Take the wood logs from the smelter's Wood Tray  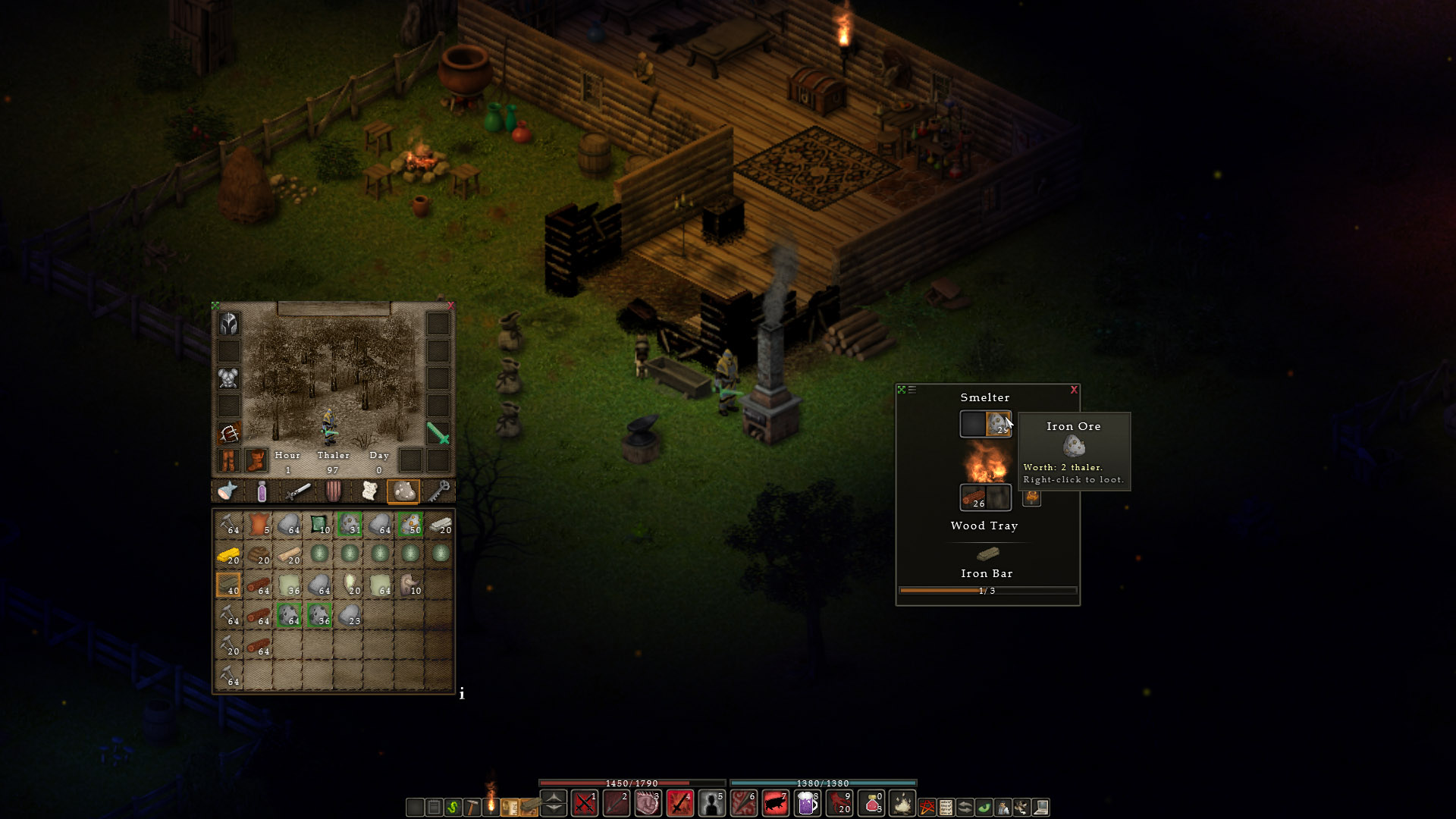coord(973,497)
